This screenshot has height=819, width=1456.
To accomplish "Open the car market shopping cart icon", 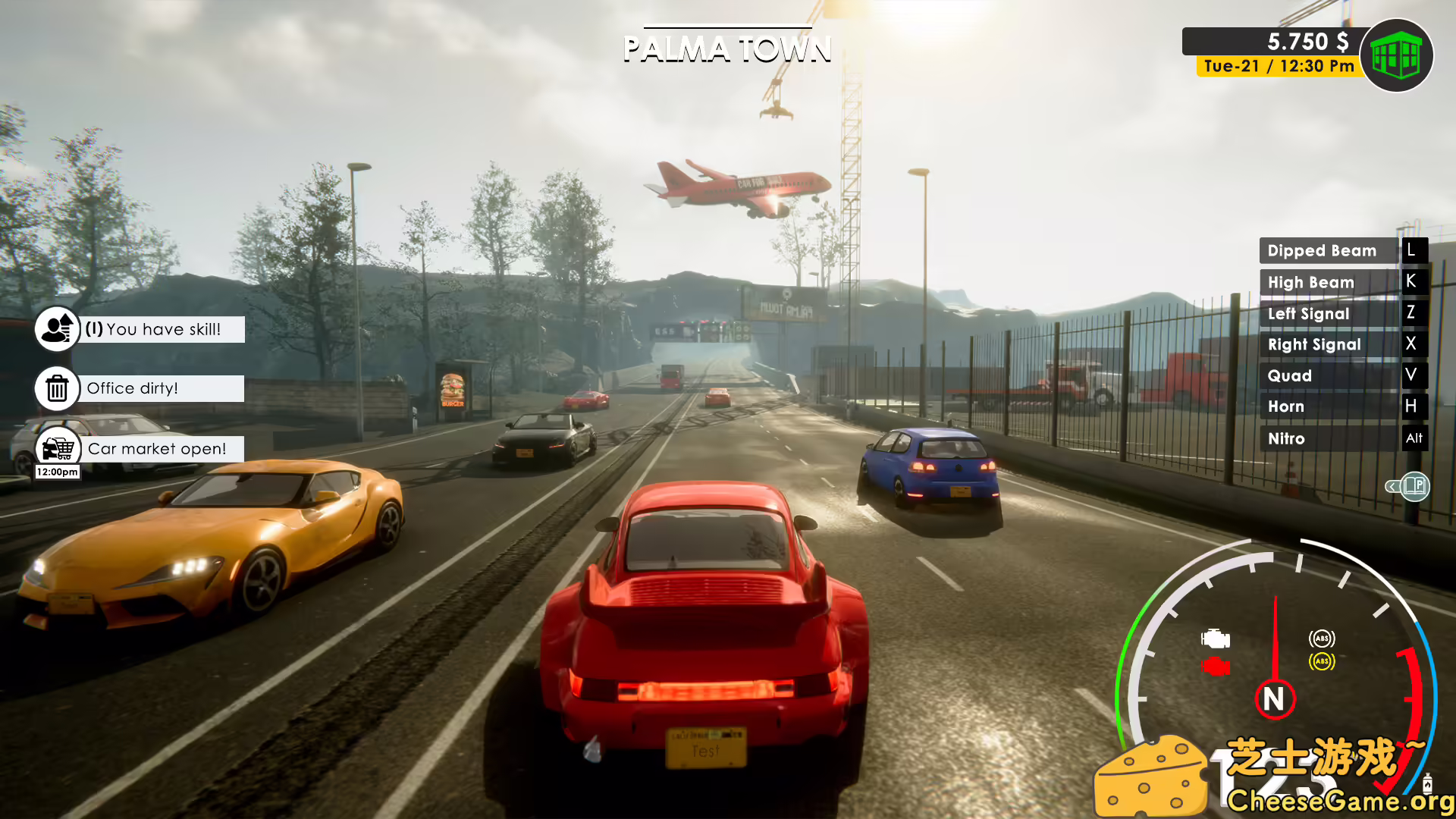I will pyautogui.click(x=56, y=447).
